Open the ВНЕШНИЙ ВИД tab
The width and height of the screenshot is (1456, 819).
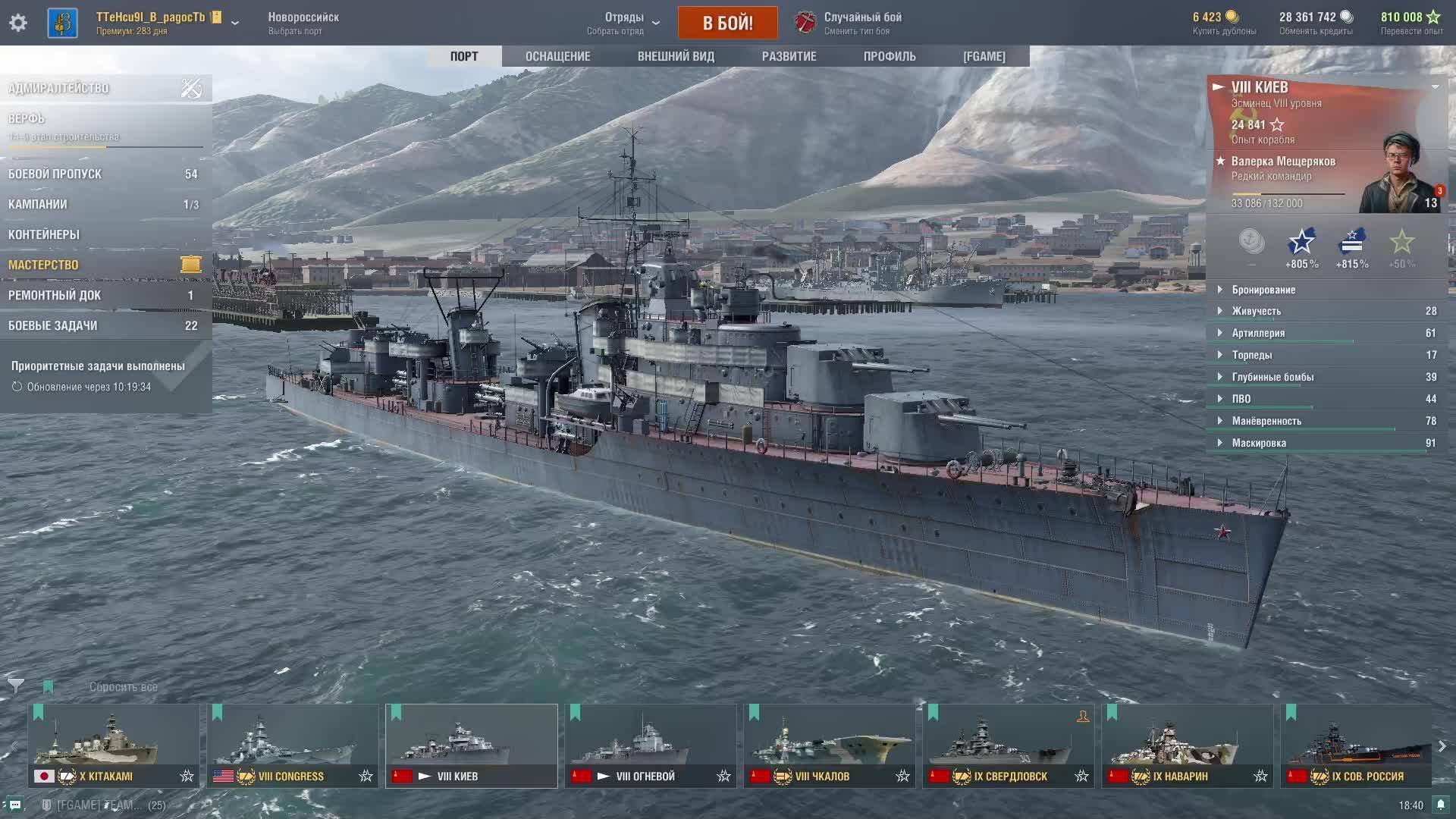tap(676, 56)
